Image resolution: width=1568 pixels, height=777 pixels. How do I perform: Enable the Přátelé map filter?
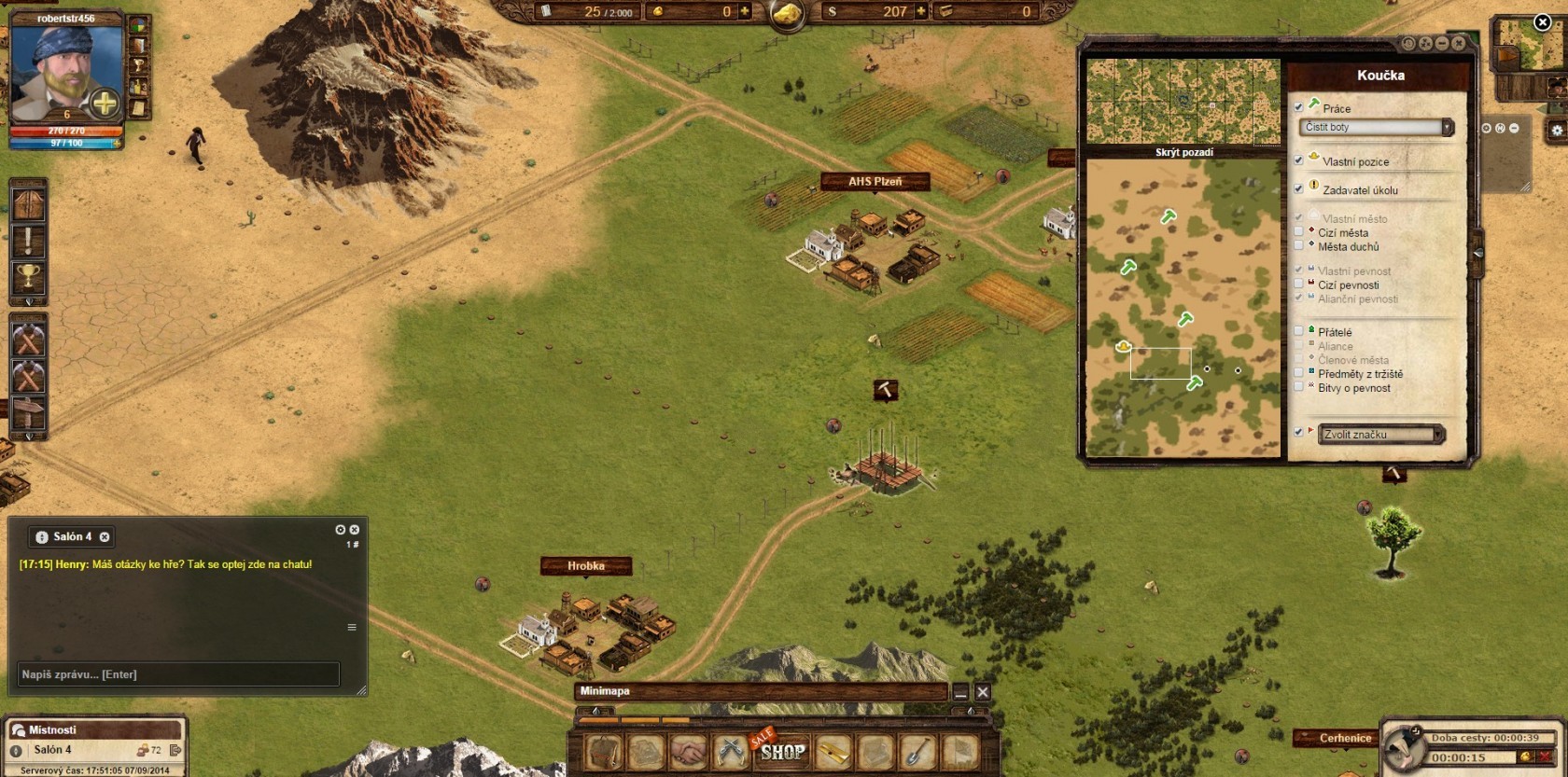pos(1298,331)
